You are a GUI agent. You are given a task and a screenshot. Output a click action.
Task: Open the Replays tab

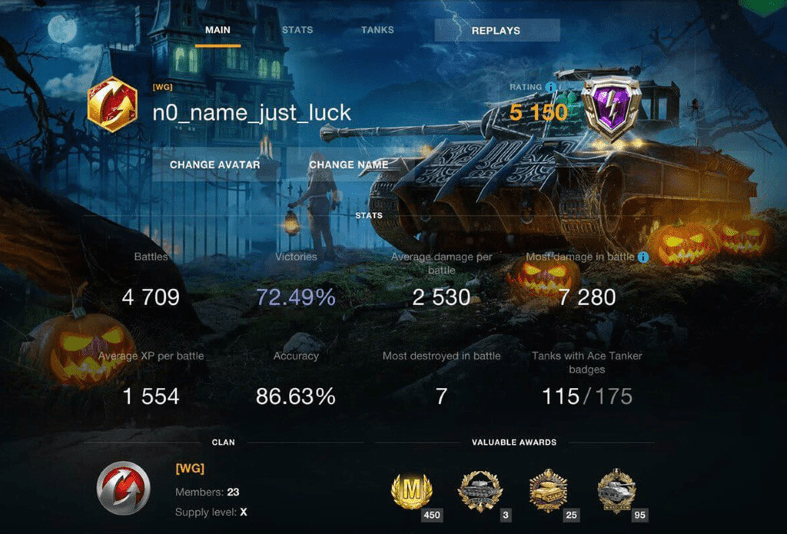[x=496, y=31]
